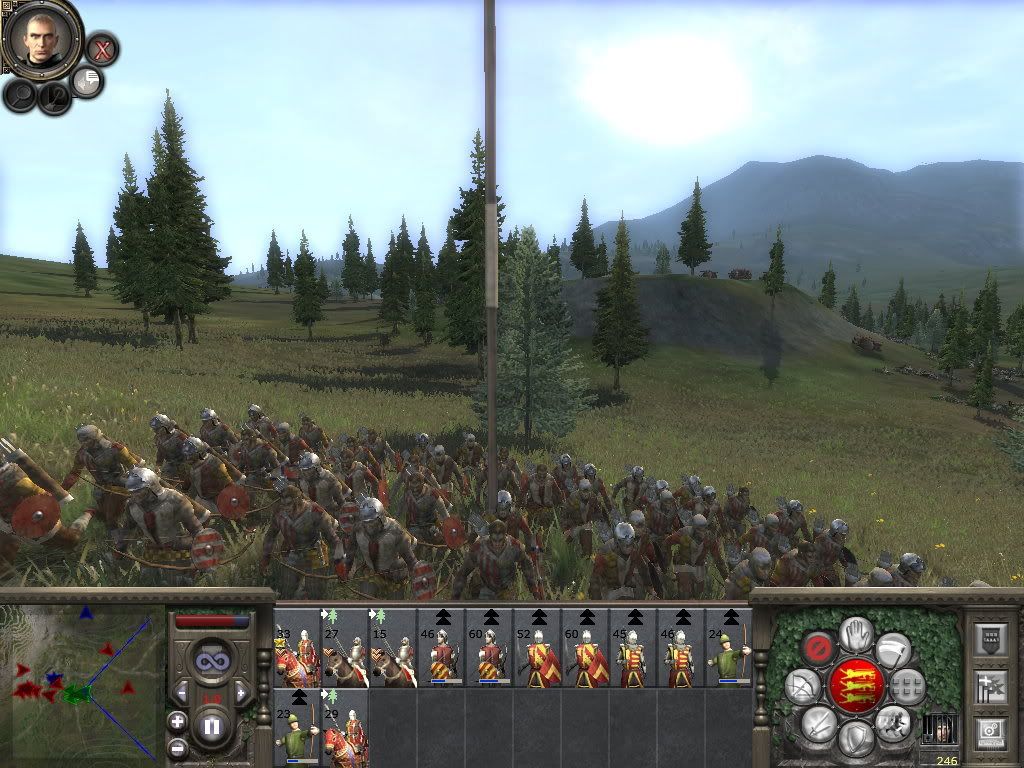
Task: Select the green archer unit with 23 men
Action: click(x=297, y=727)
